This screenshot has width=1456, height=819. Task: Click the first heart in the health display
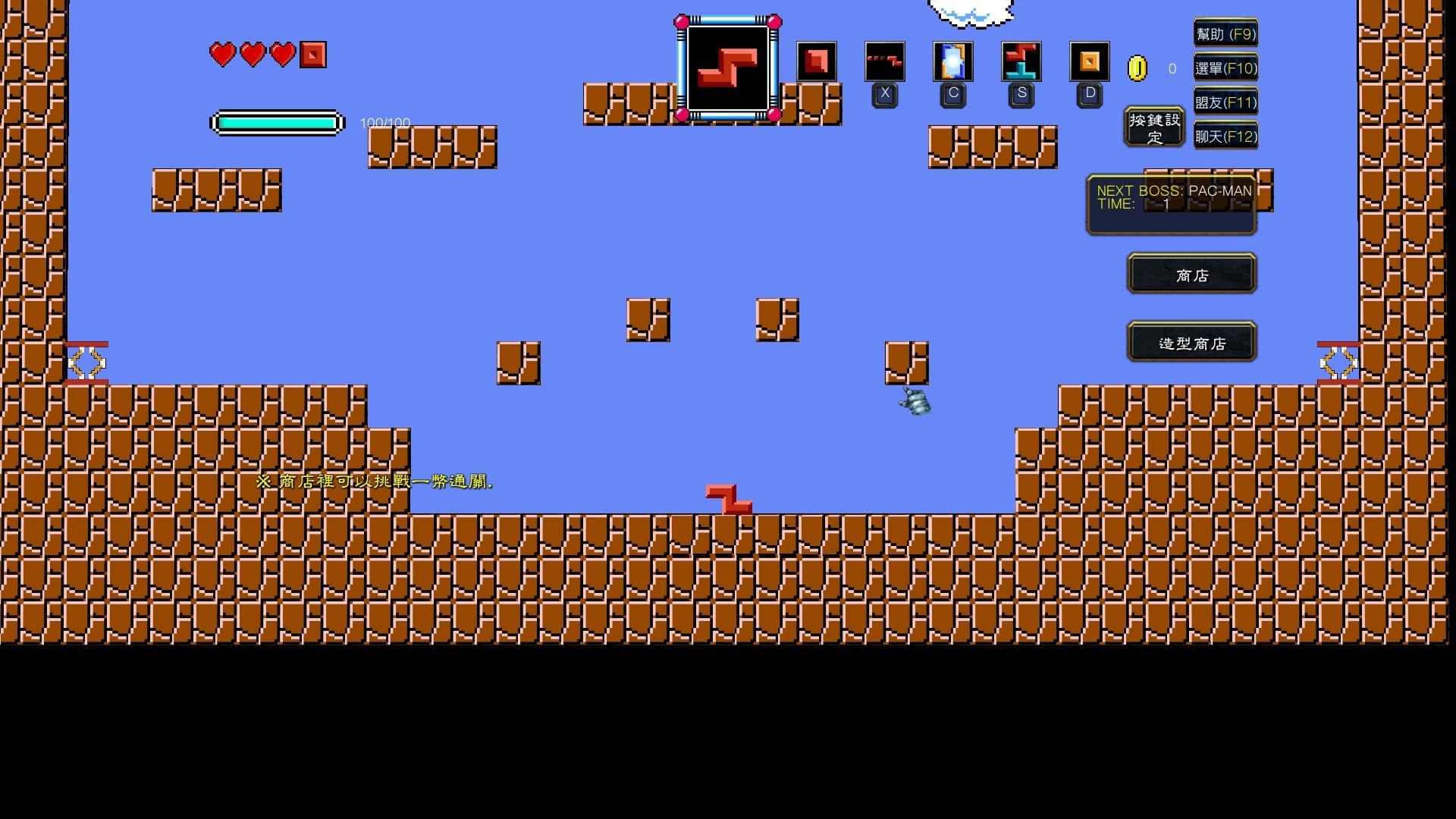pos(222,55)
